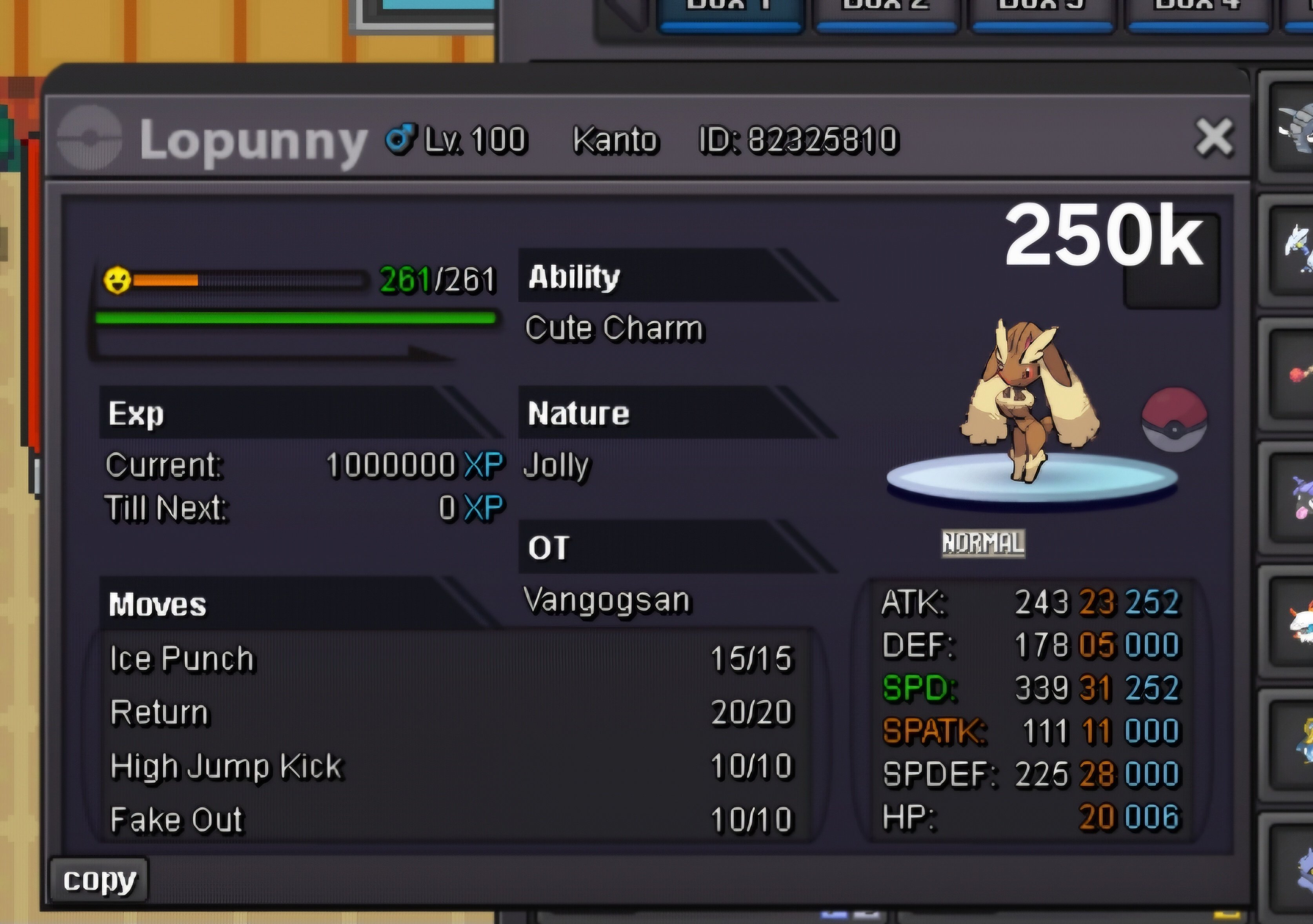The width and height of the screenshot is (1313, 924).
Task: Select the Box 3 tab
Action: click(1041, 11)
